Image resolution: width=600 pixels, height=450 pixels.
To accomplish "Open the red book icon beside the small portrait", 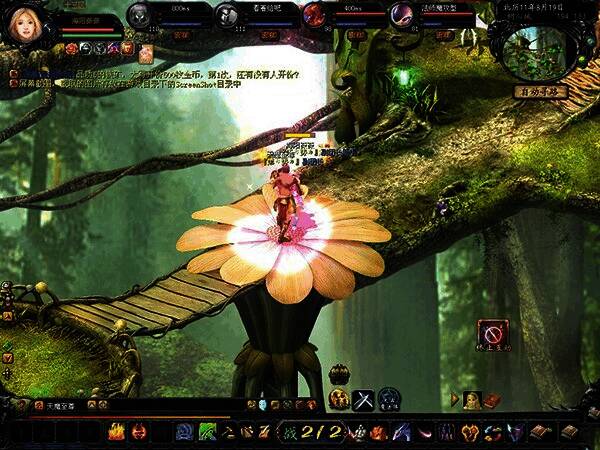I will tap(492, 399).
